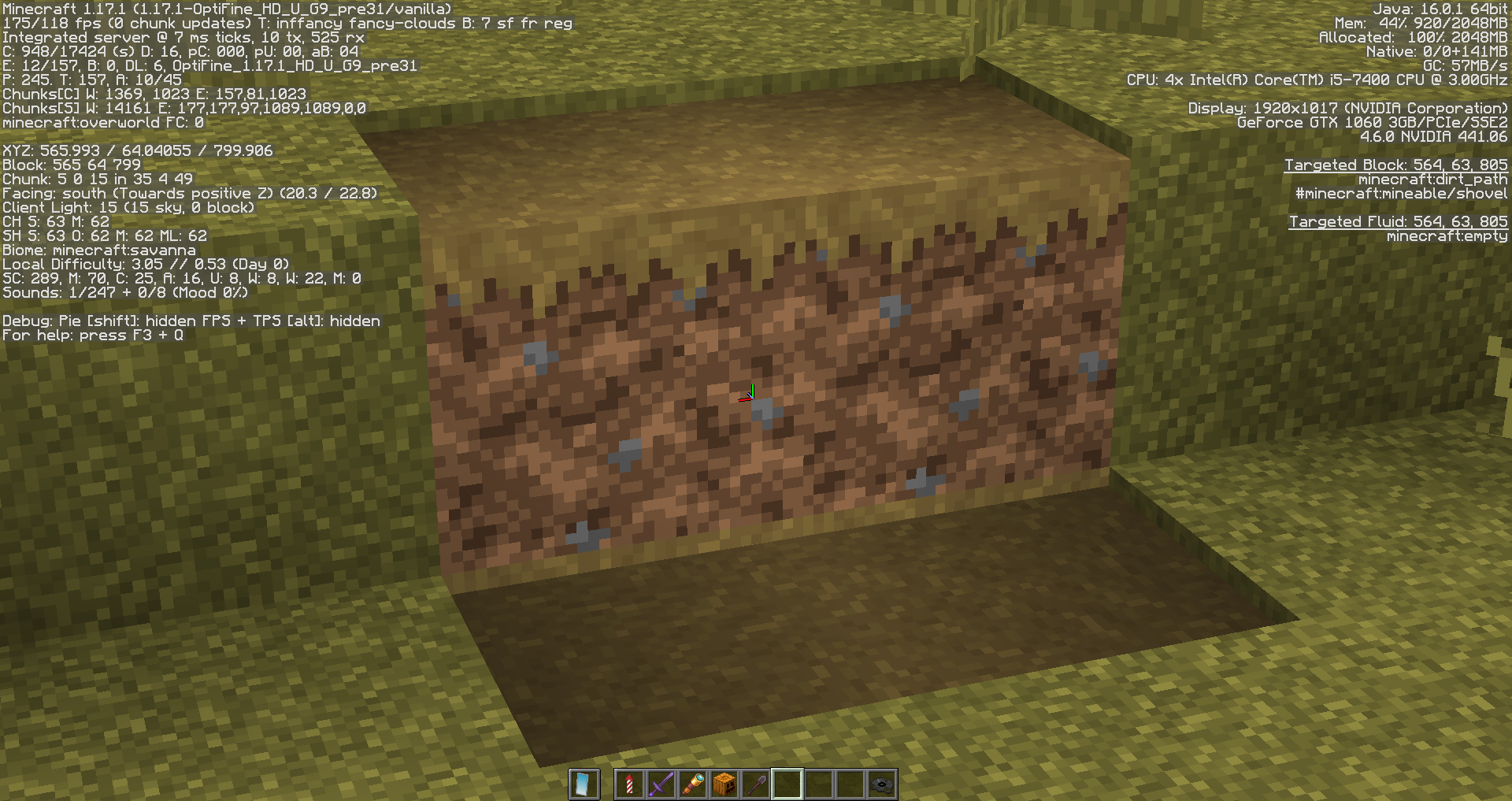Select the shovel in the hotbar
Screen dimensions: 1512x801
(x=756, y=782)
